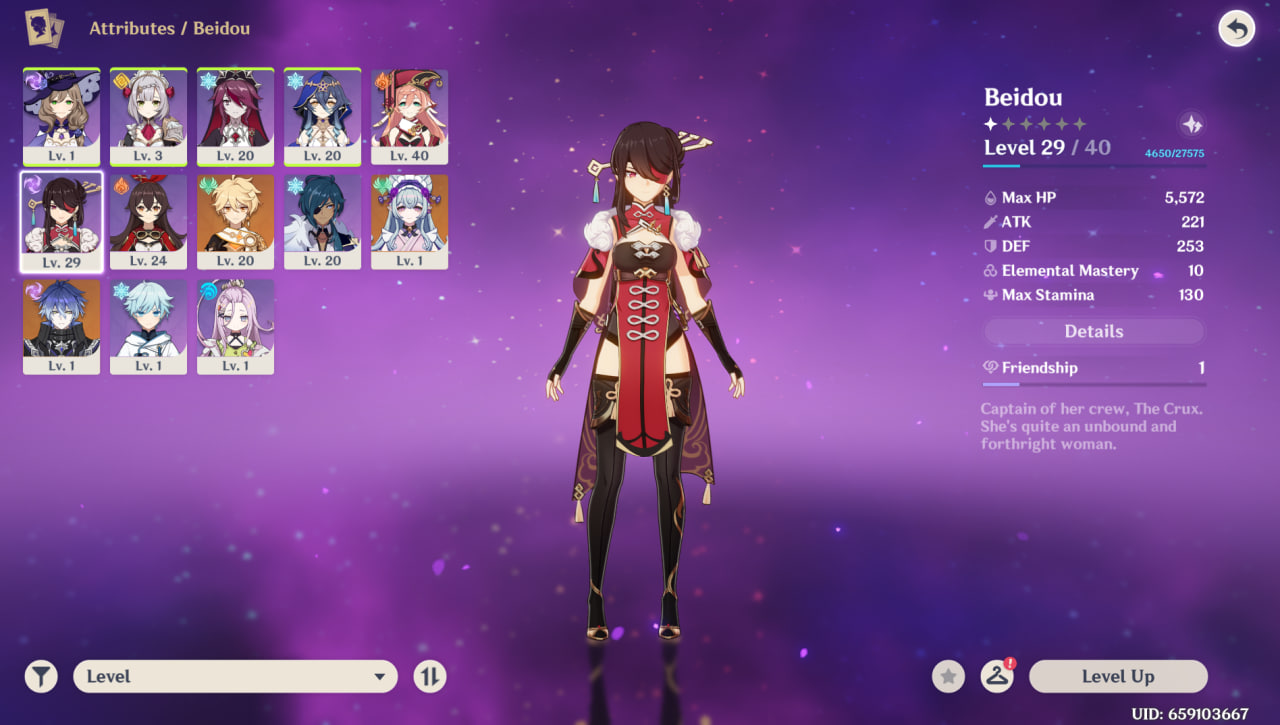The image size is (1280, 725).
Task: Choose Rosaria from the character list
Action: click(x=235, y=116)
